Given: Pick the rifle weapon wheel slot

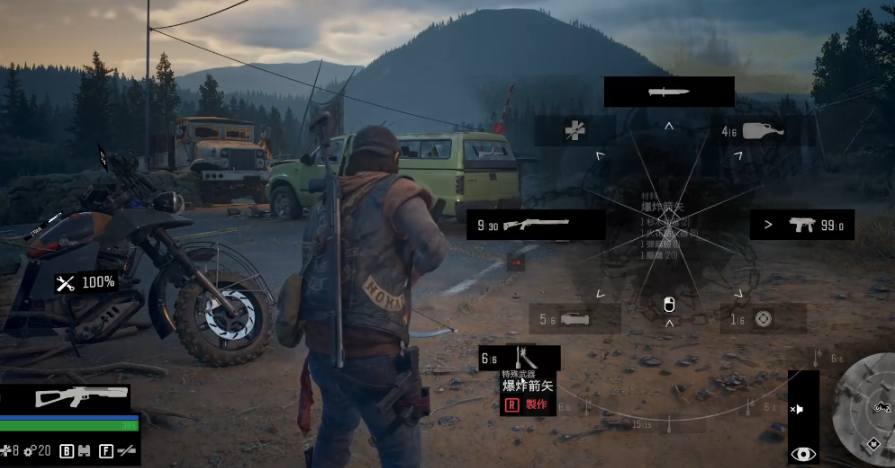Looking at the screenshot, I should [535, 224].
